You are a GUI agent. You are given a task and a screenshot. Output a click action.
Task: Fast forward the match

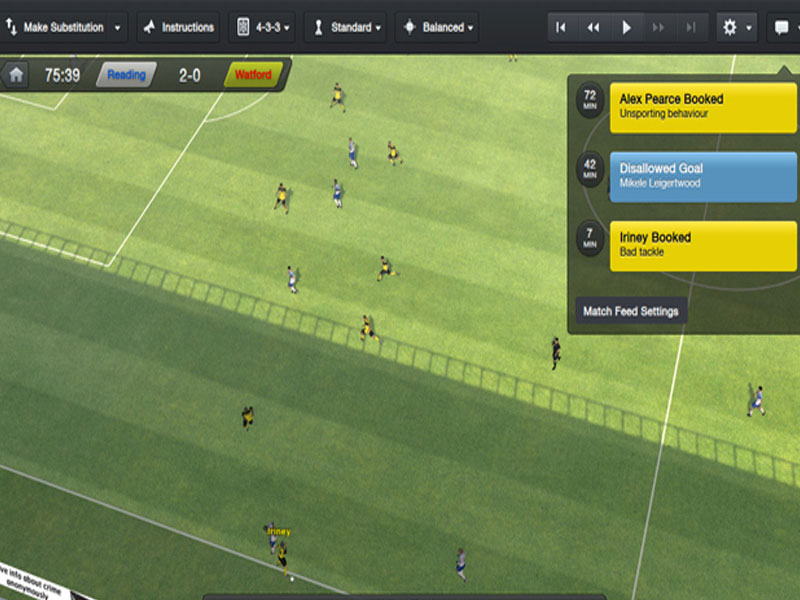coord(658,27)
